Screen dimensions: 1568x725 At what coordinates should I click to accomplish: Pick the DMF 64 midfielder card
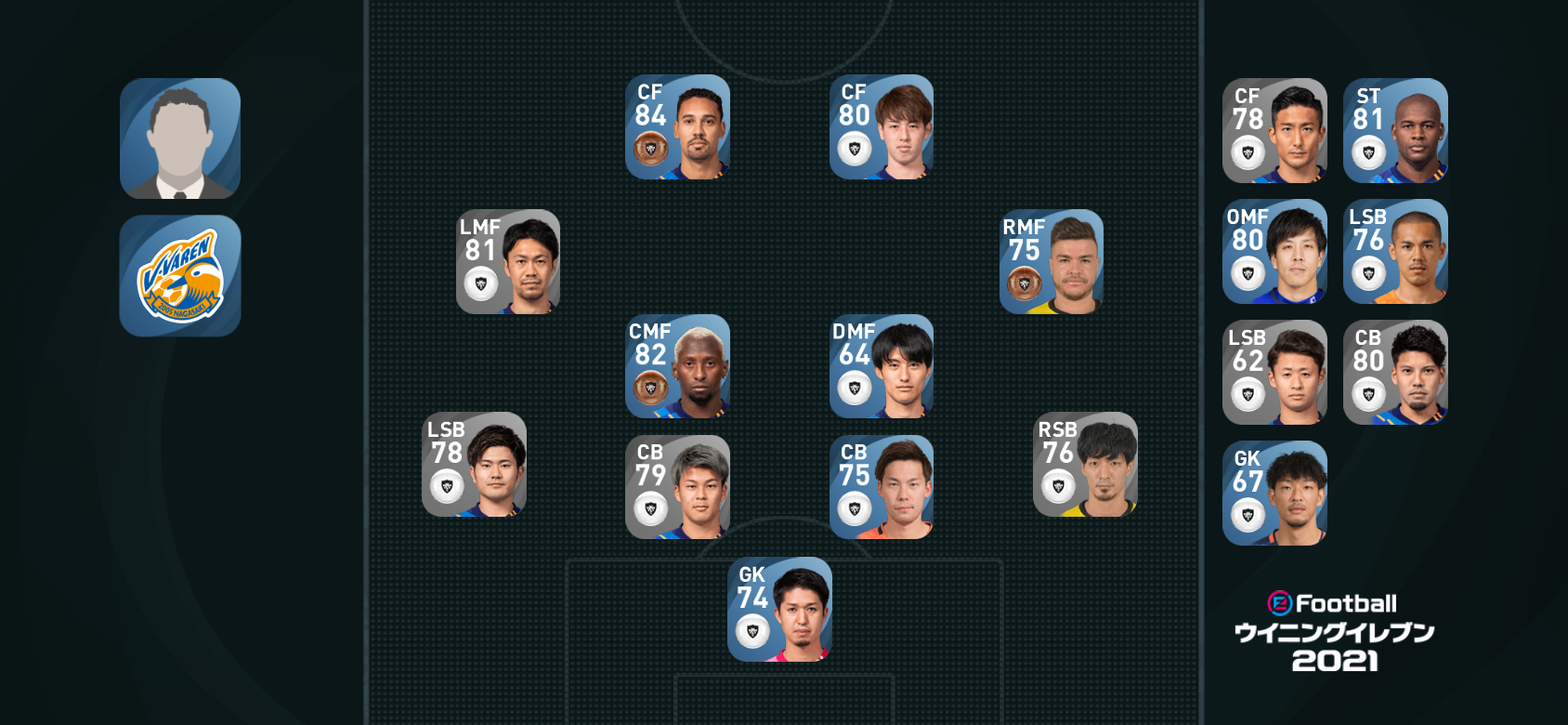[x=881, y=366]
